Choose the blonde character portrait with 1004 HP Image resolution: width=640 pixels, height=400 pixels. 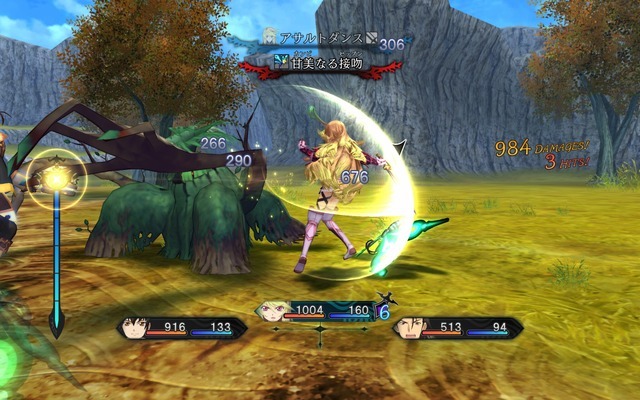click(x=270, y=311)
